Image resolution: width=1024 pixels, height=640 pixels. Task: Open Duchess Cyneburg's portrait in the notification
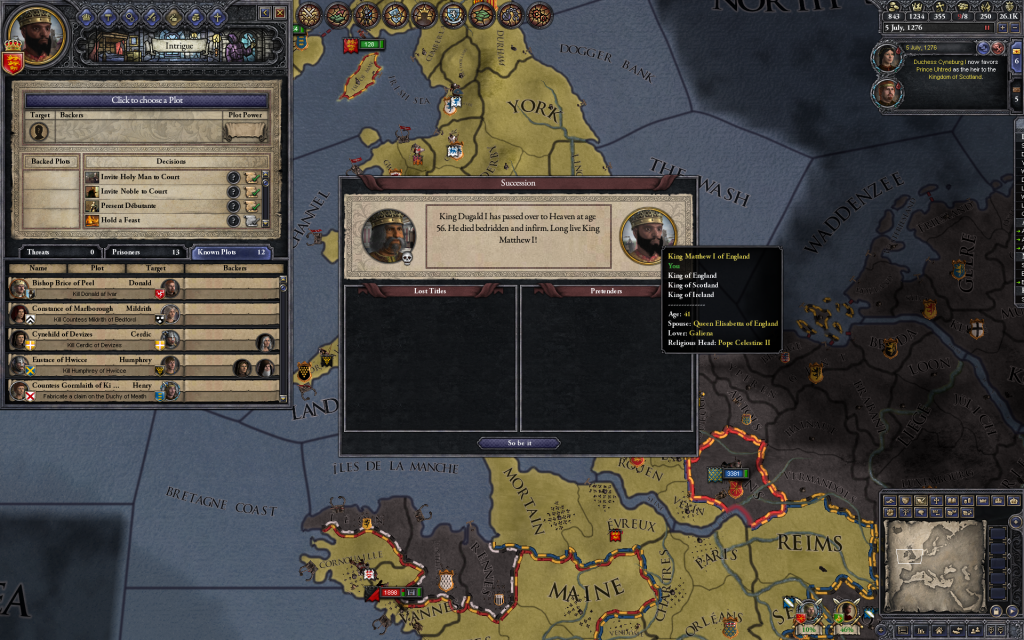pyautogui.click(x=888, y=59)
